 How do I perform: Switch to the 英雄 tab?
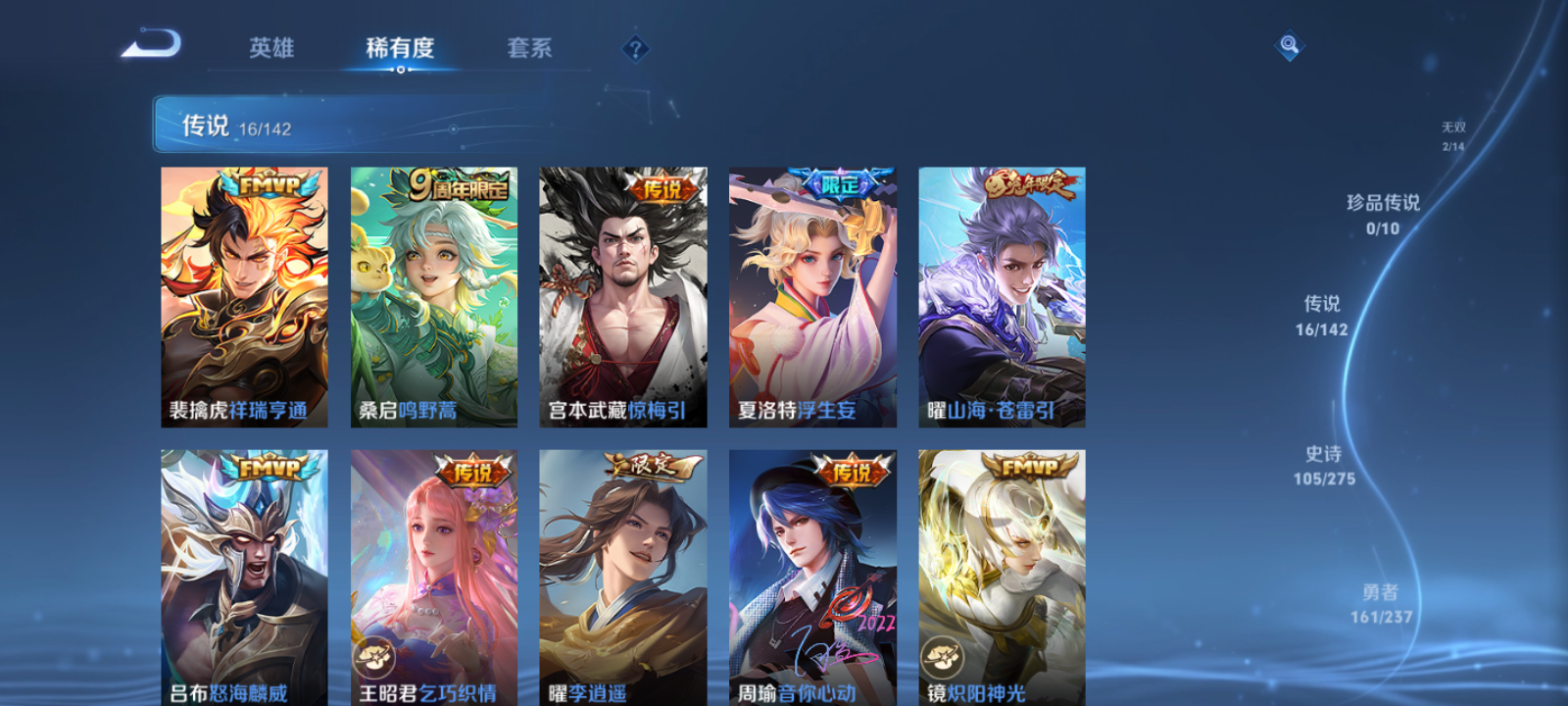273,48
